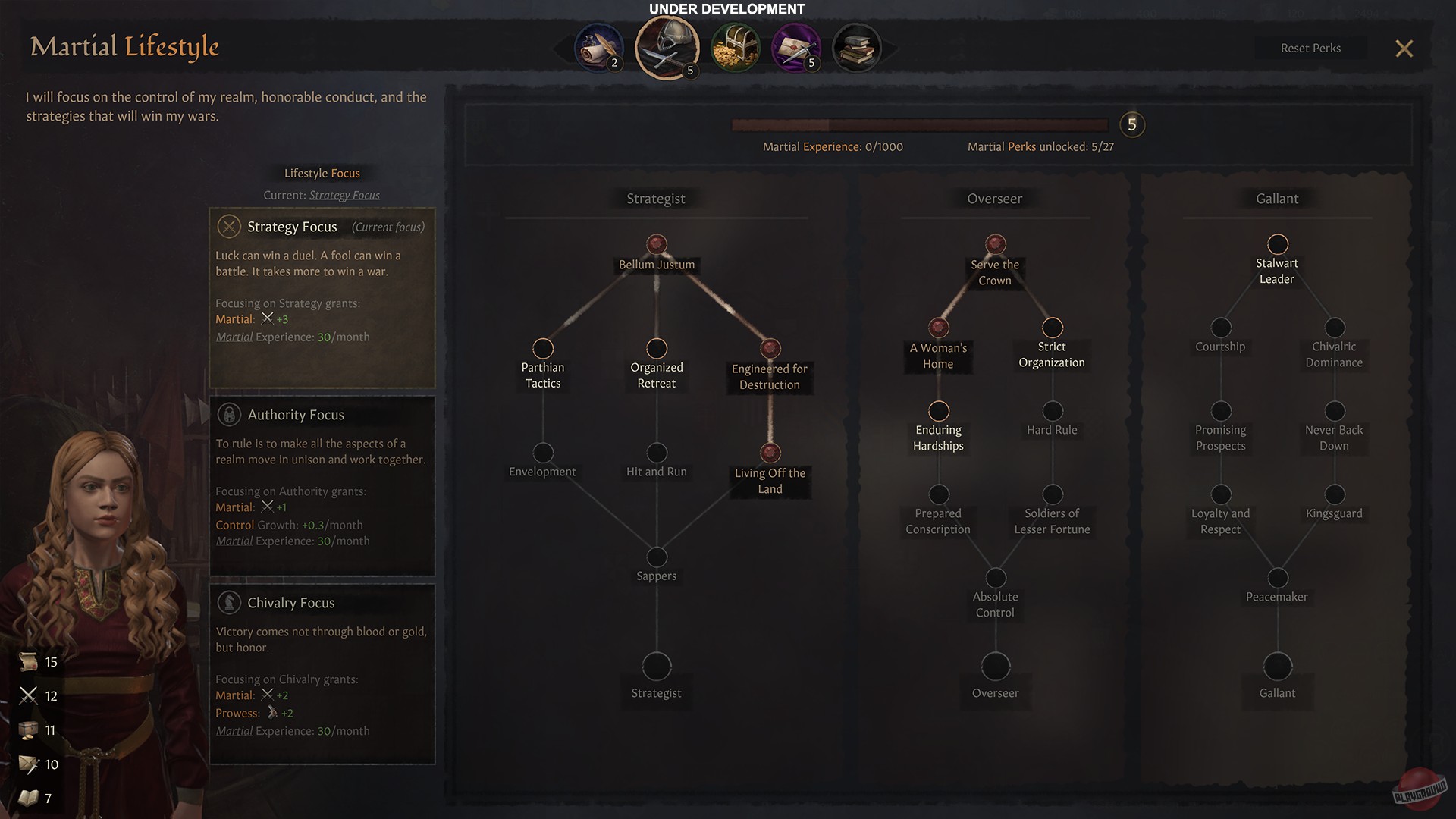The image size is (1456, 819).
Task: Click the Martial Experience progress bar
Action: point(918,126)
